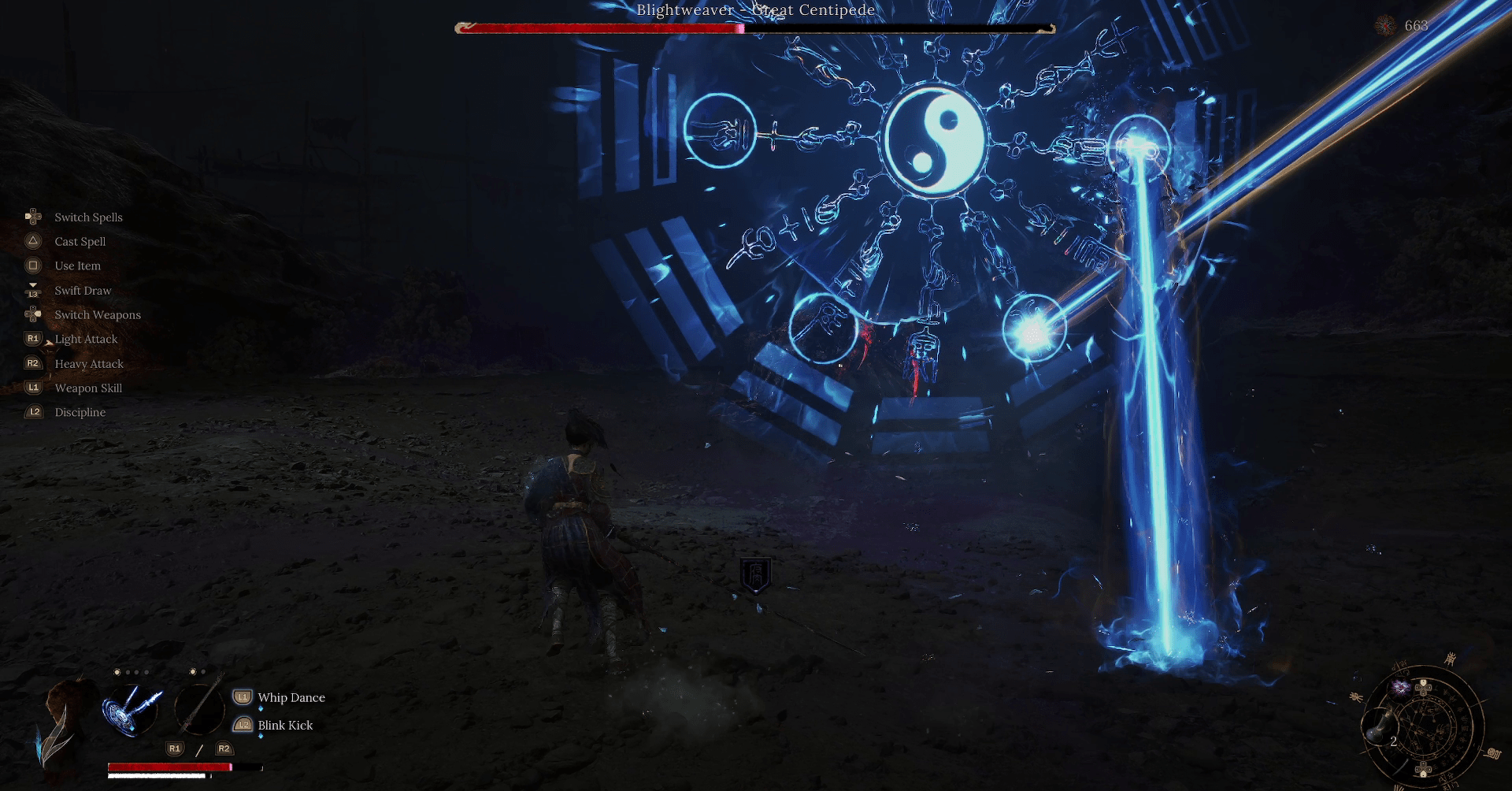
Task: Click the equipped staff weapon slot
Action: click(x=199, y=707)
